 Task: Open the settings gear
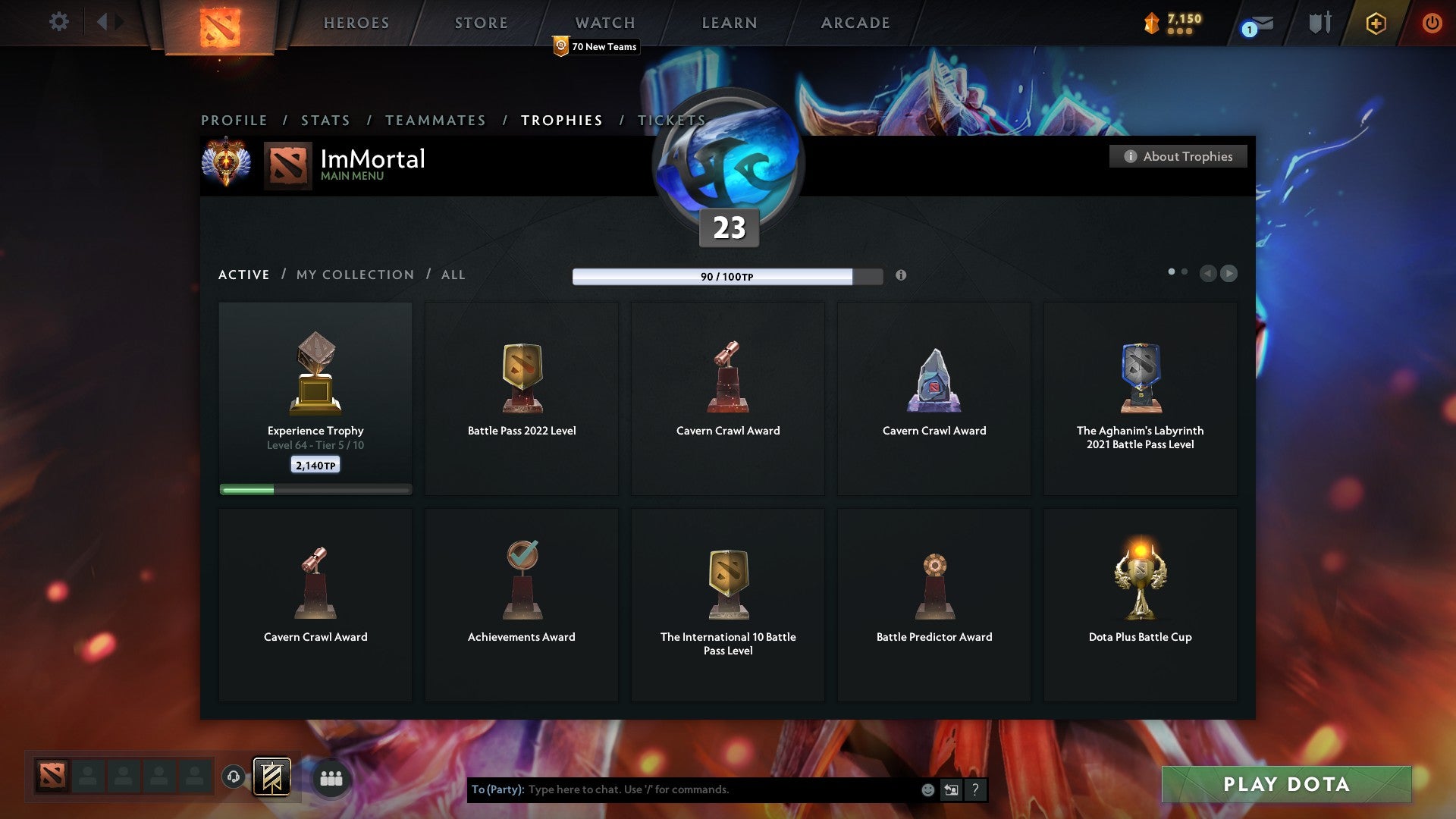[59, 22]
